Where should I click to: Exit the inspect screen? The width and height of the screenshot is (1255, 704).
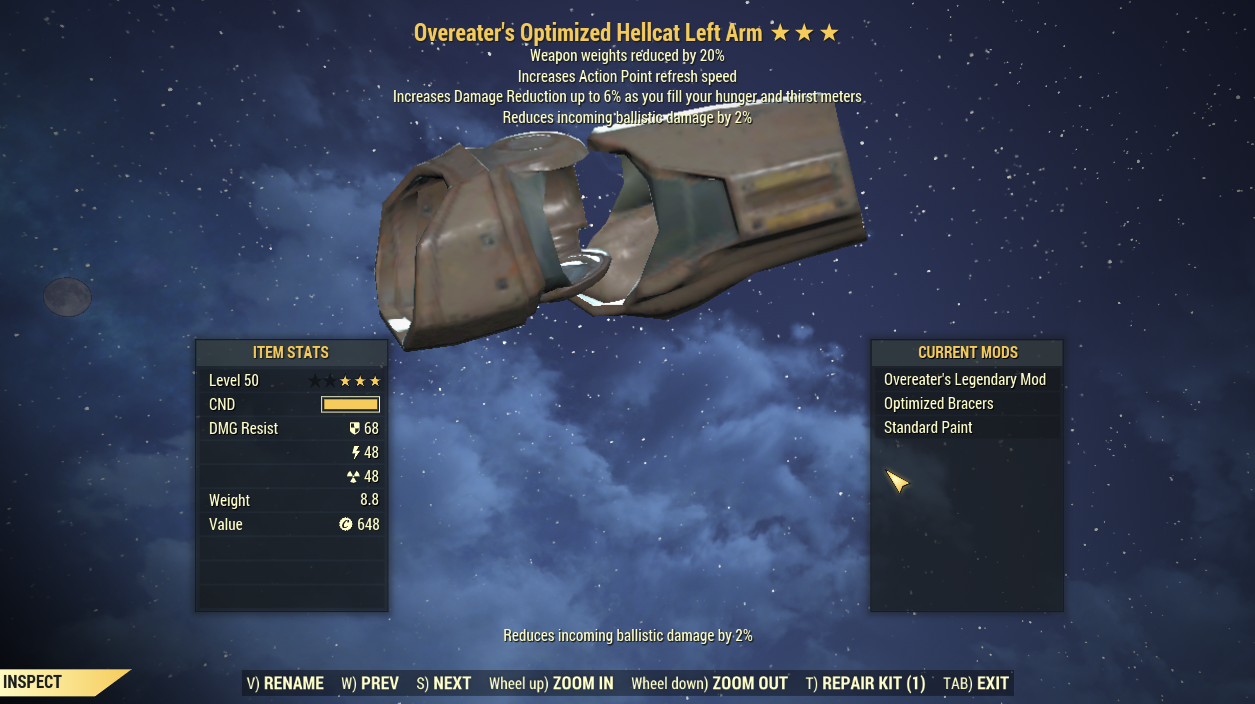tap(976, 684)
